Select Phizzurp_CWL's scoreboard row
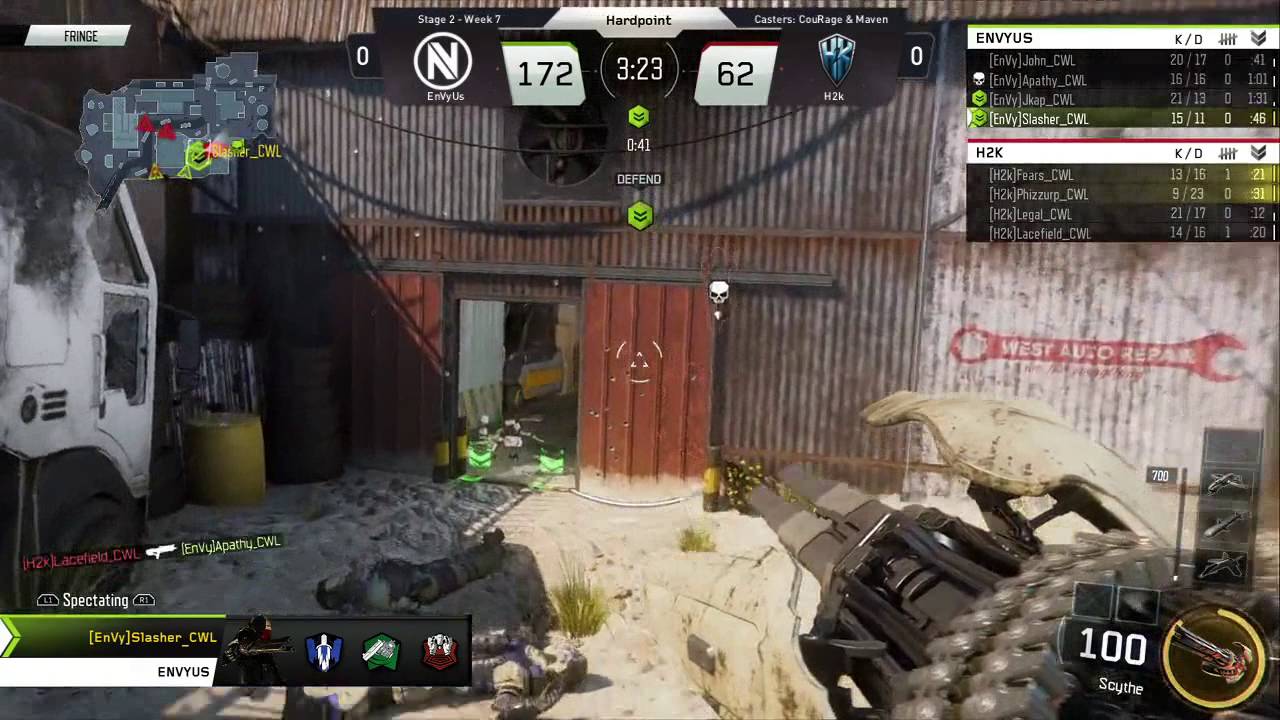 click(1120, 194)
